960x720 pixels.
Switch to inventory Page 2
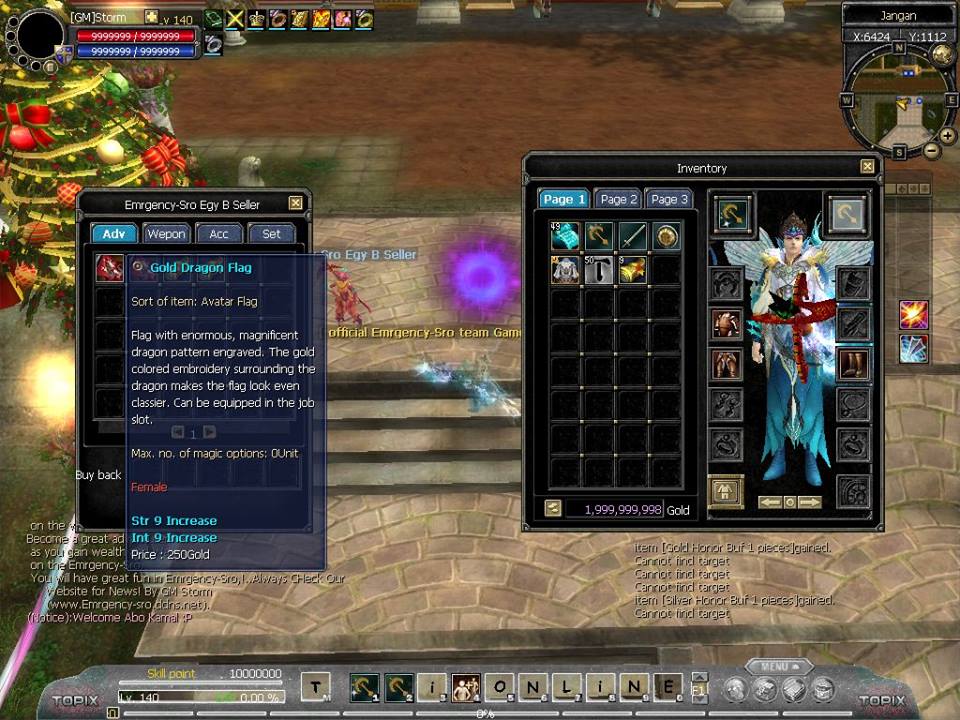(x=618, y=199)
